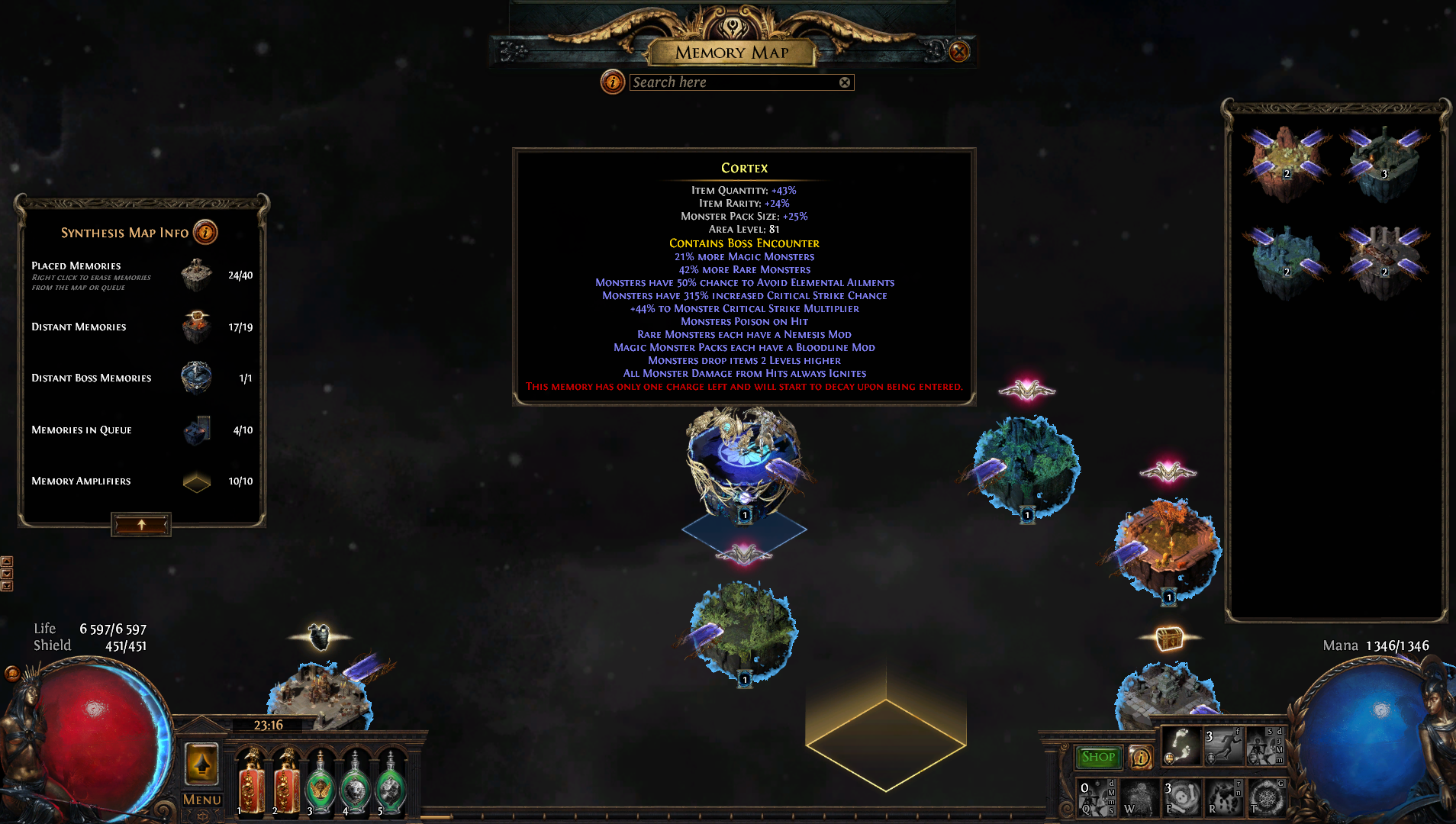Open the game Menu

pyautogui.click(x=201, y=800)
